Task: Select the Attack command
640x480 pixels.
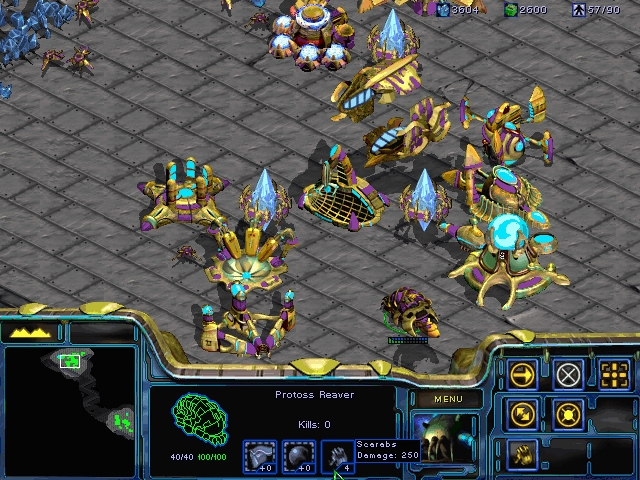Action: click(x=614, y=375)
